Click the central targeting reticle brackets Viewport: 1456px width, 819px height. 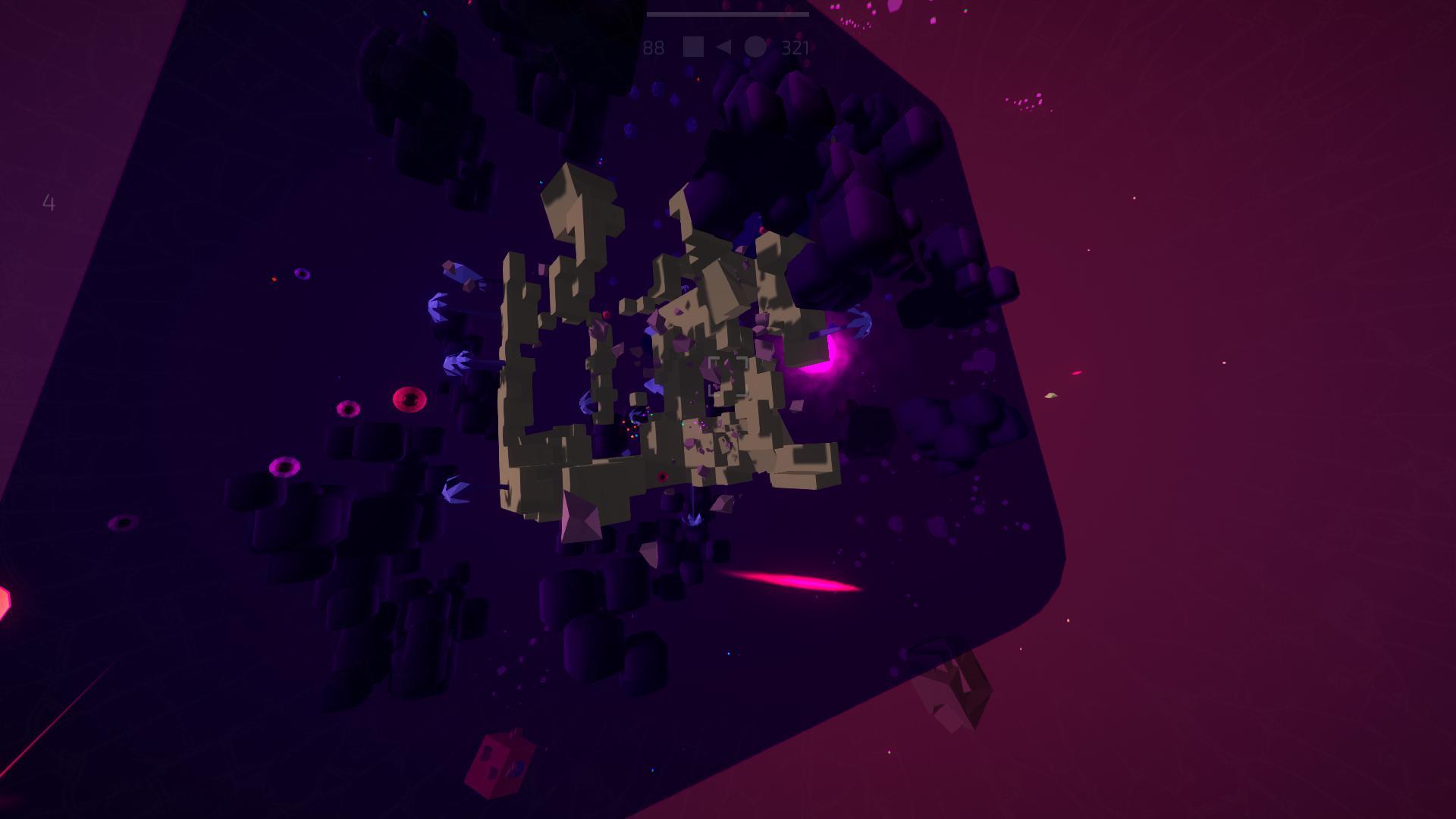point(728,377)
